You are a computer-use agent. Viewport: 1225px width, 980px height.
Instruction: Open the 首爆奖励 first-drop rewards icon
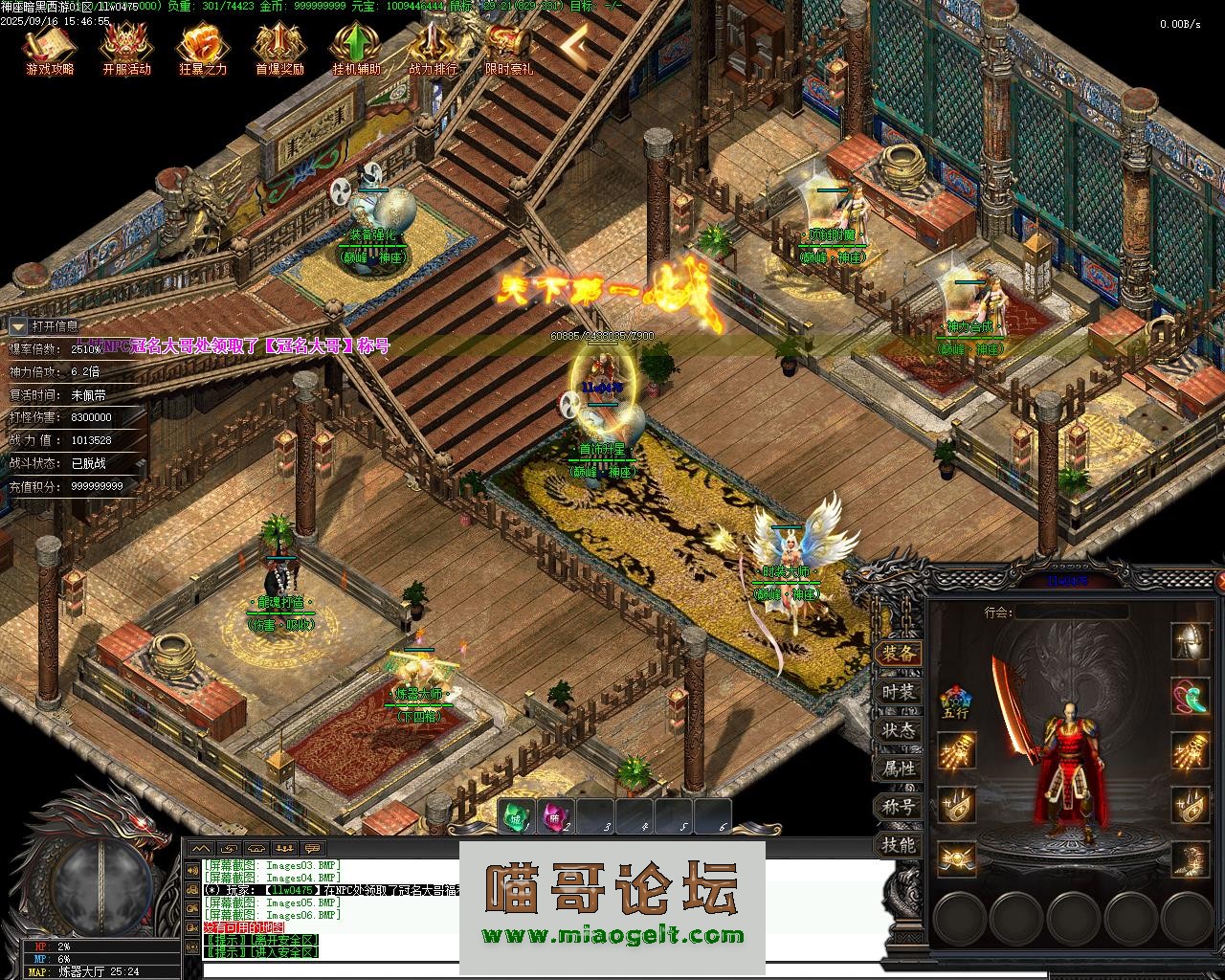pos(279,48)
